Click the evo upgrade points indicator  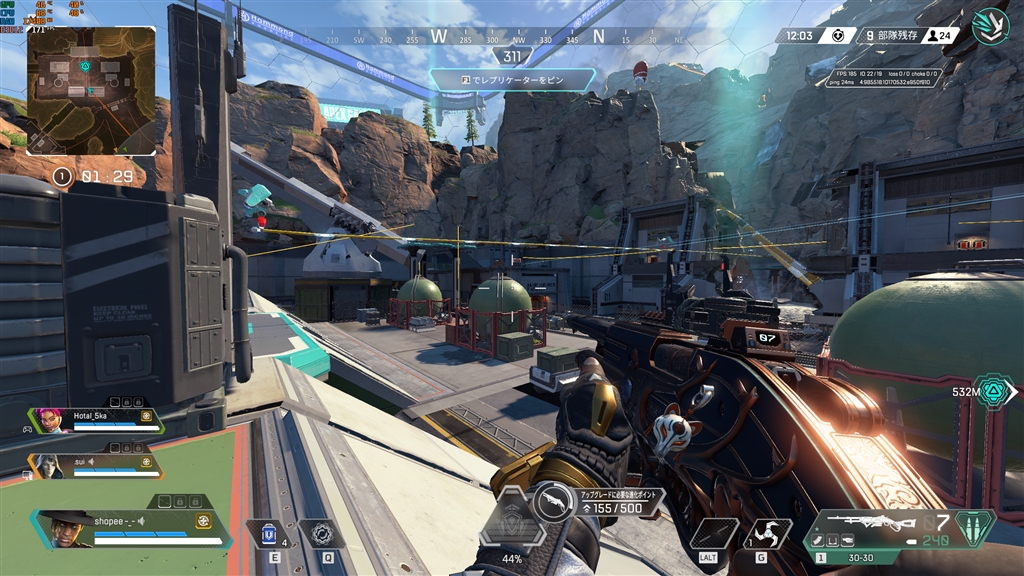click(x=604, y=502)
